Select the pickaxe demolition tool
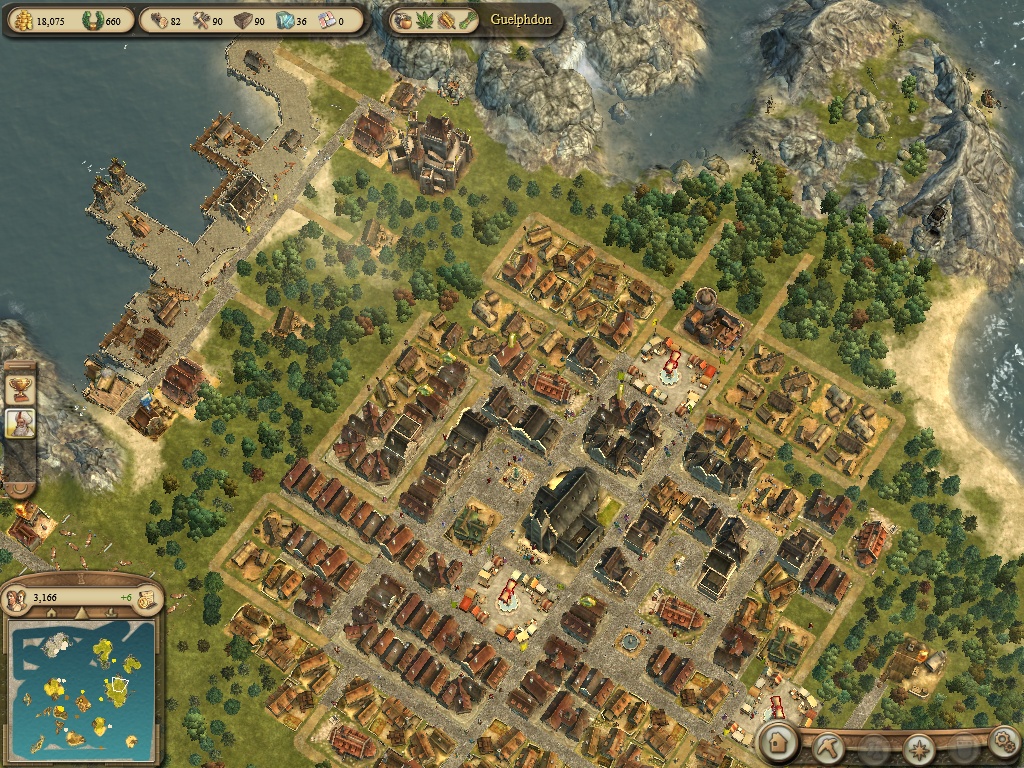 tap(830, 746)
